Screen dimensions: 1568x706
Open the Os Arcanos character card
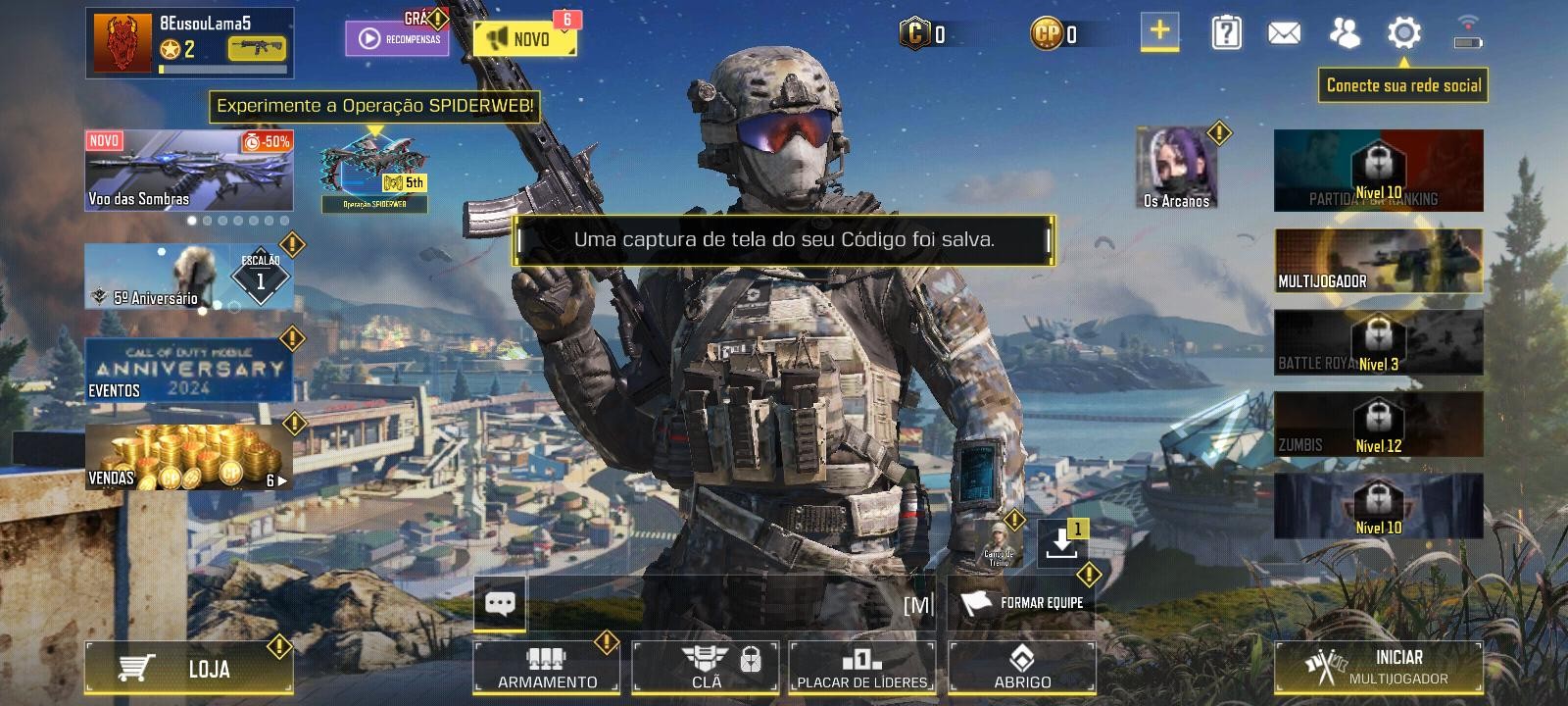click(1175, 167)
